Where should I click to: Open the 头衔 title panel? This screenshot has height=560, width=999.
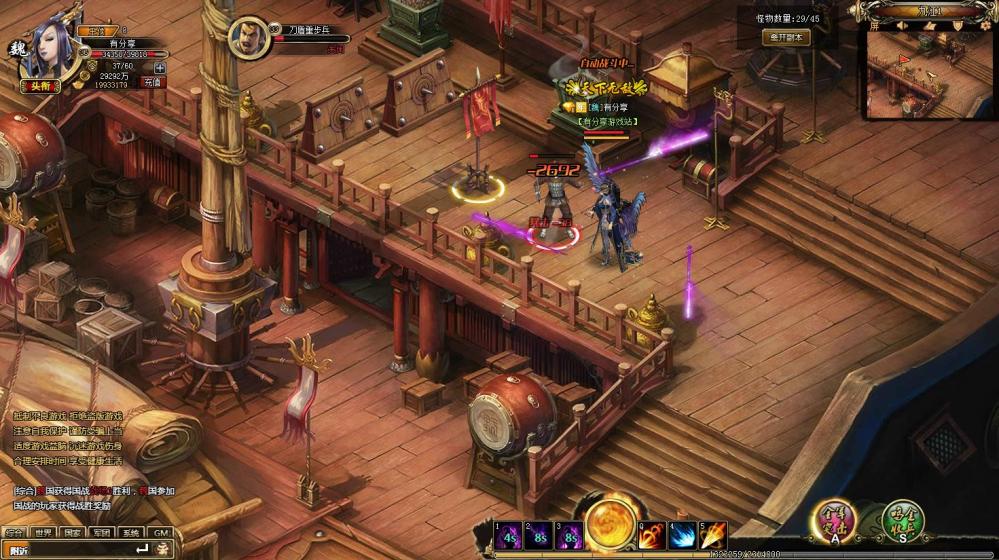40,86
